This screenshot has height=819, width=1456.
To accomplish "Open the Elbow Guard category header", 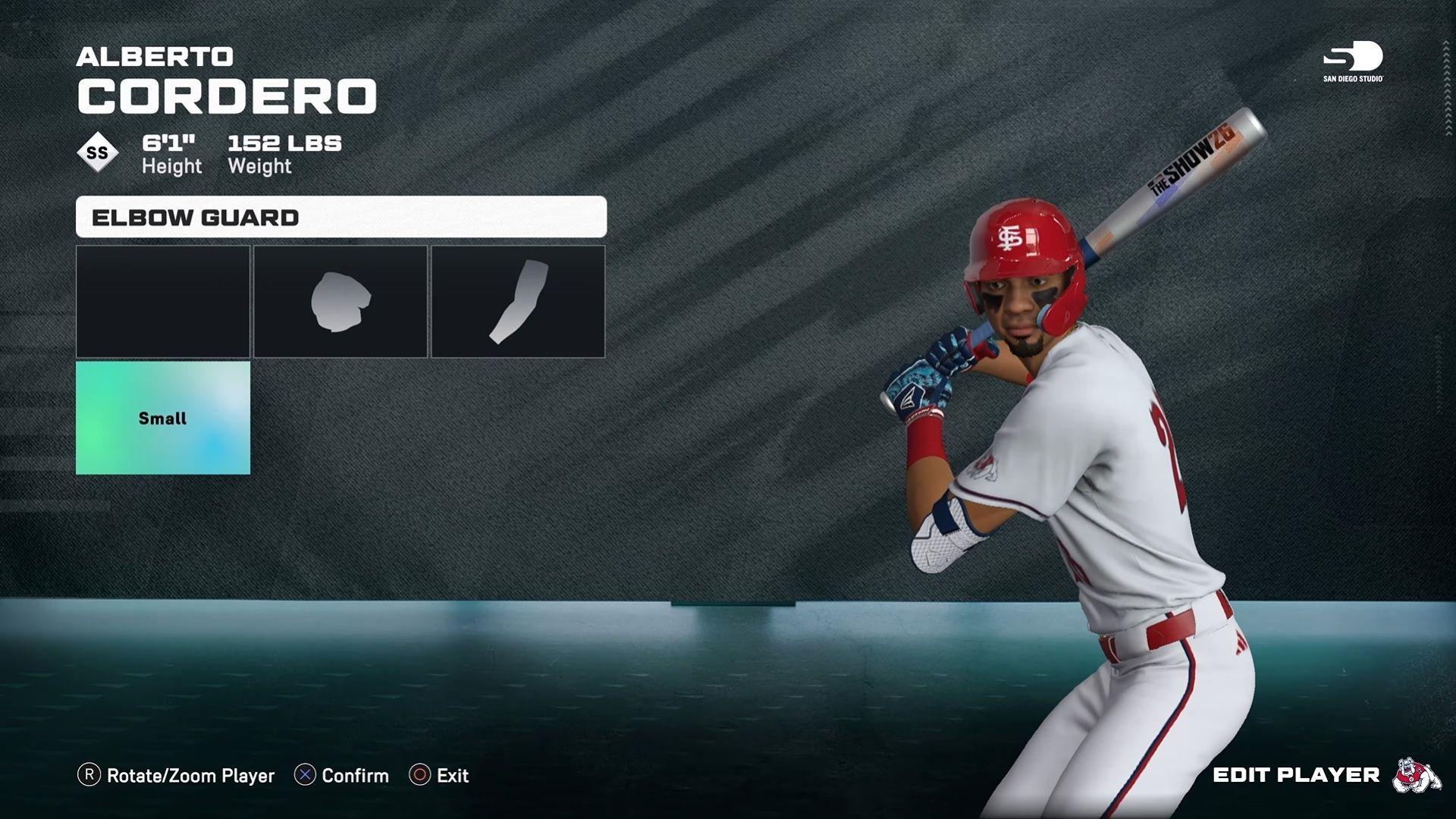I will point(340,218).
